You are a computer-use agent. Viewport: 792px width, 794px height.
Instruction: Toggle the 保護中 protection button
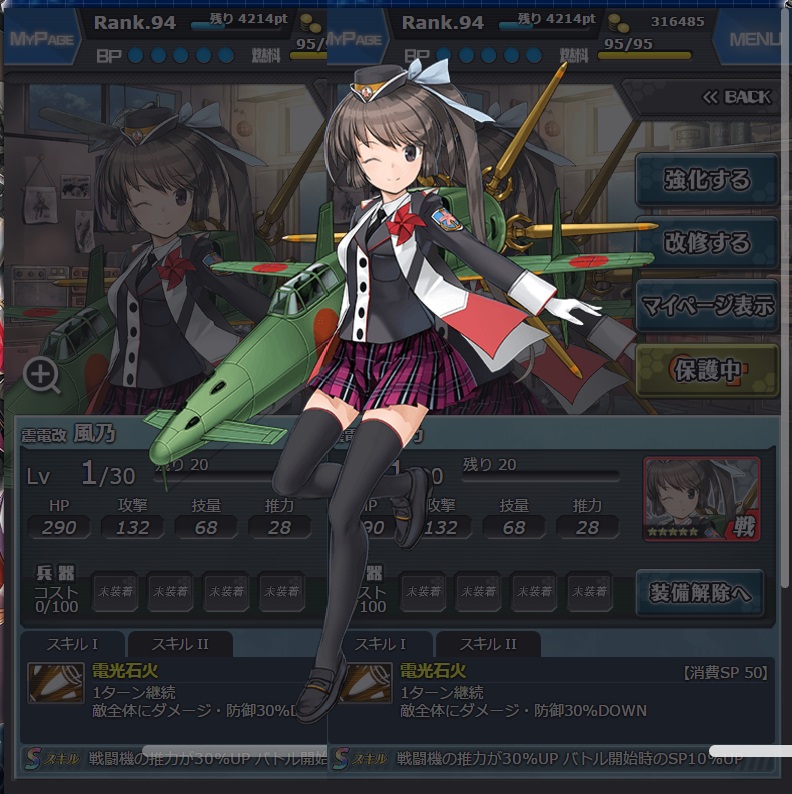(707, 370)
